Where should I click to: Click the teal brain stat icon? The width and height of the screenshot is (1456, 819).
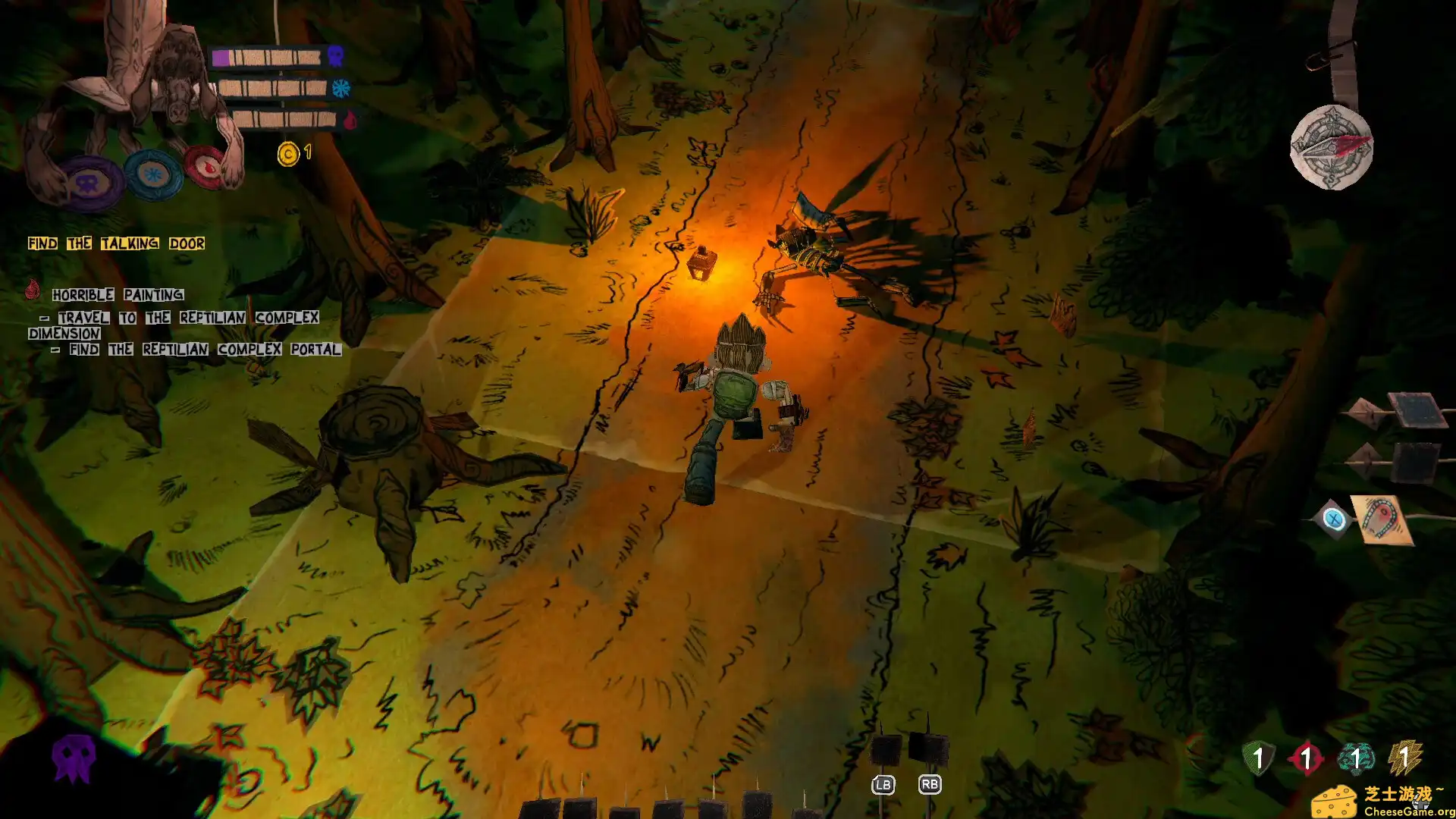pyautogui.click(x=1356, y=758)
